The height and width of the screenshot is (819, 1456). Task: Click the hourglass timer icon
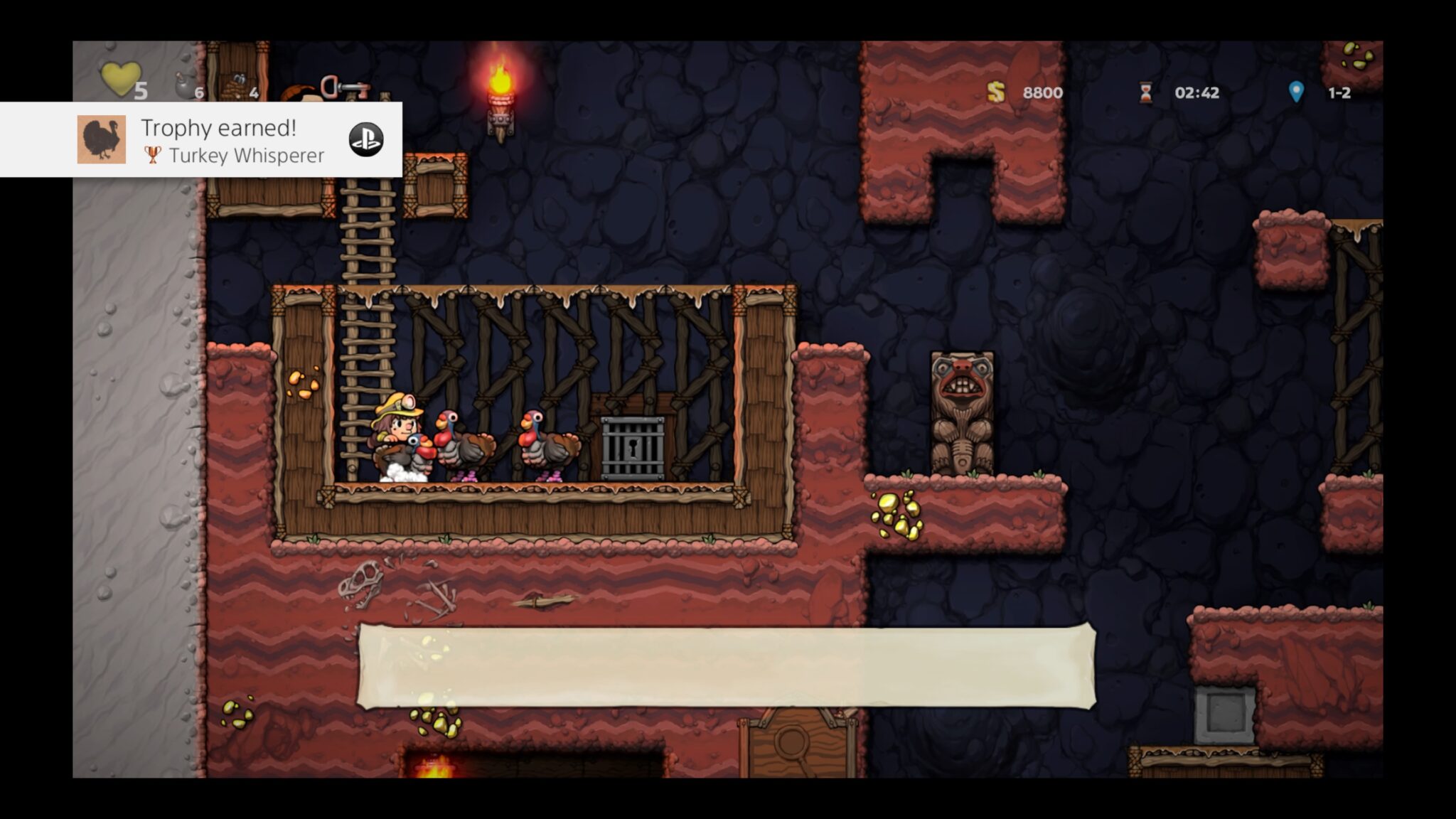[x=1146, y=92]
